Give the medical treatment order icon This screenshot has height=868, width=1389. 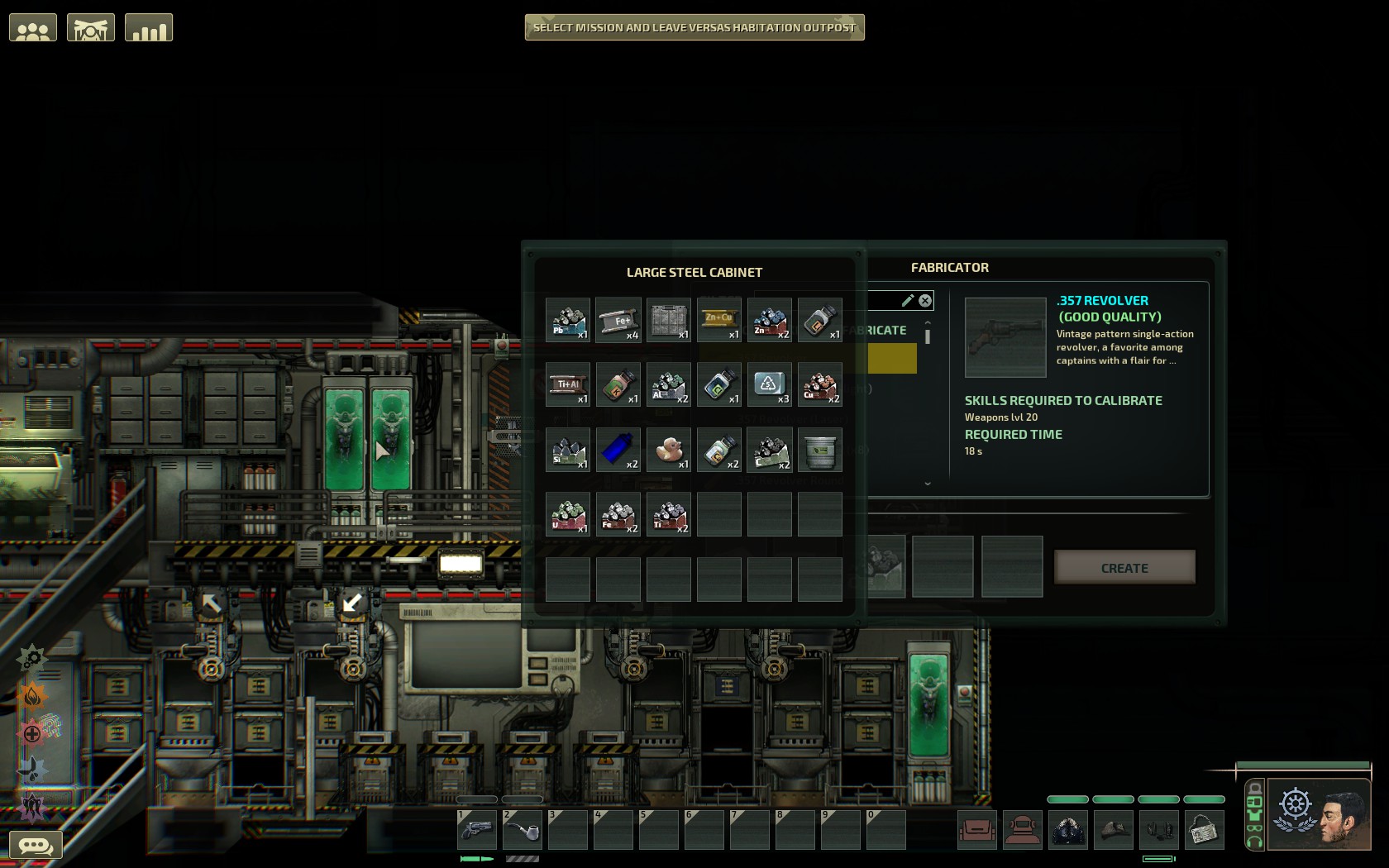pos(31,732)
